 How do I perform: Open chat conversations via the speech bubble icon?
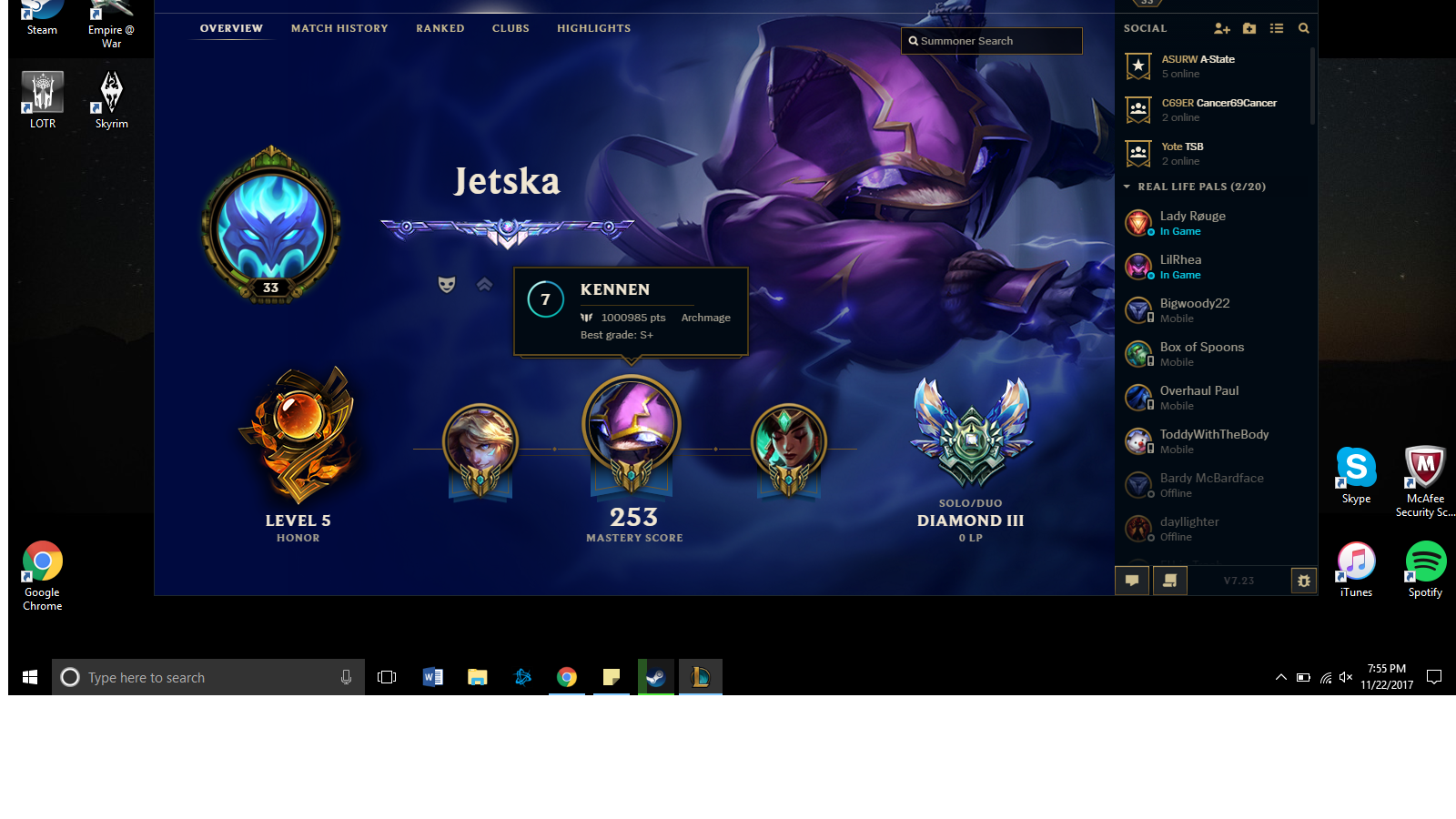tap(1131, 580)
